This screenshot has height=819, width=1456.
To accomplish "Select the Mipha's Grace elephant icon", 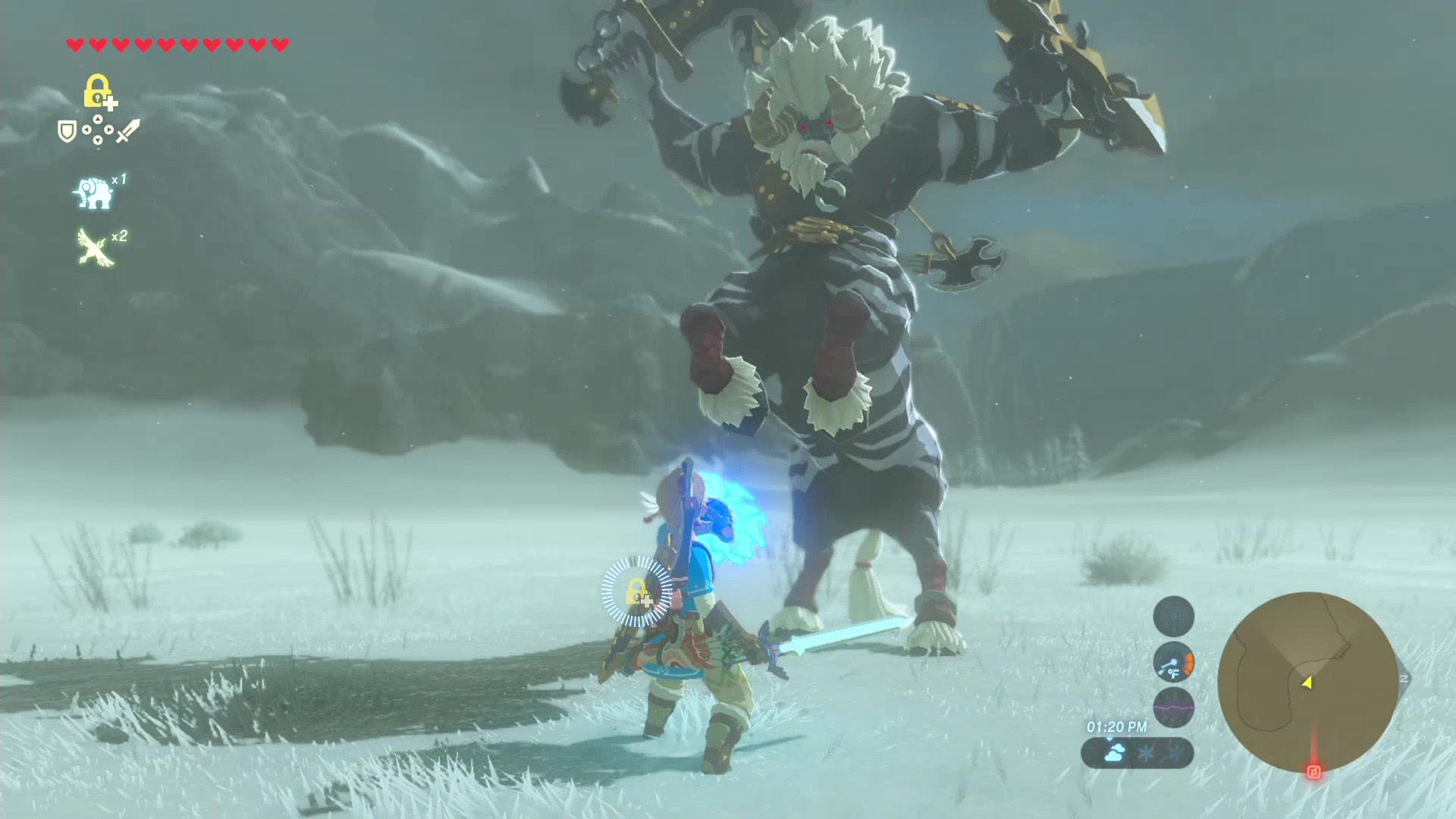I will (x=94, y=193).
